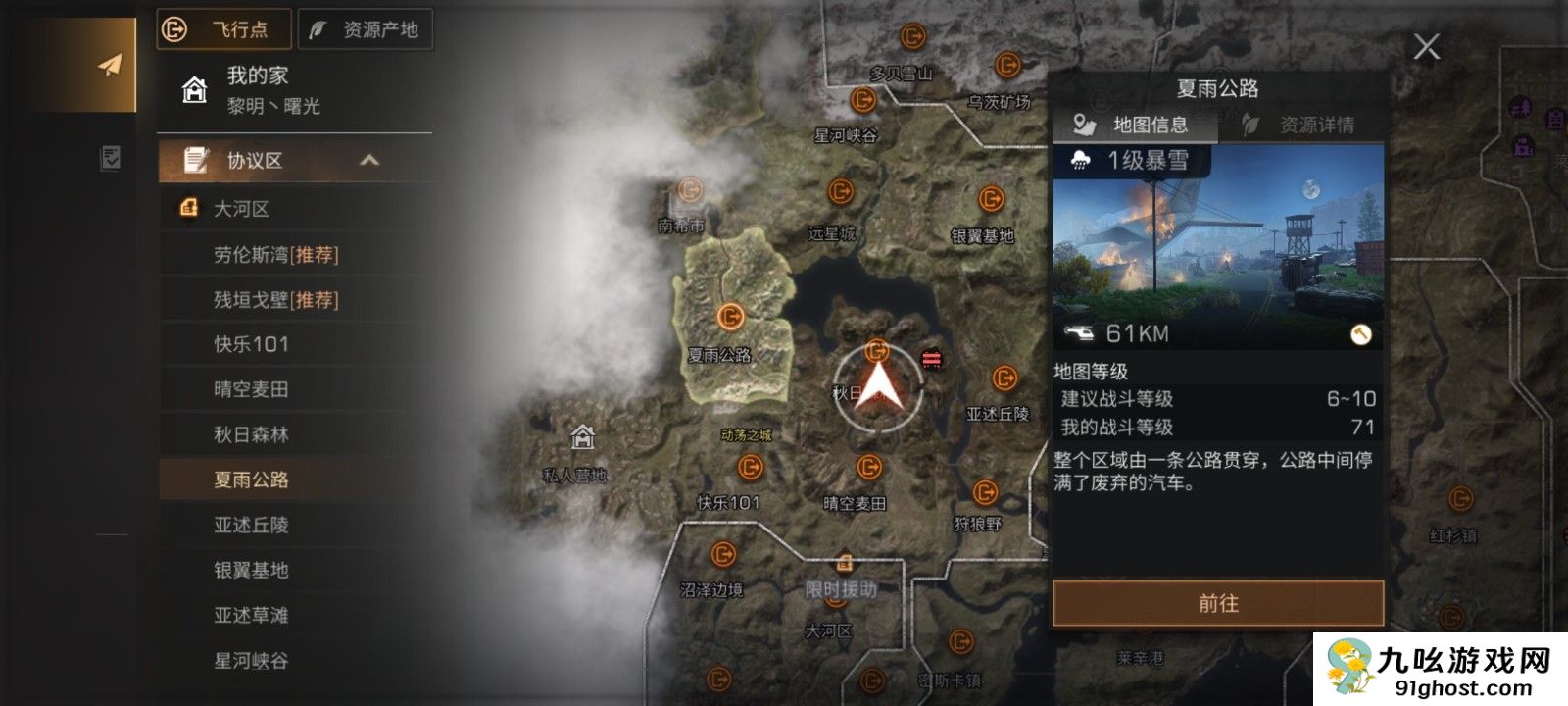
Task: Open the checklist sidebar icon
Action: click(x=110, y=158)
